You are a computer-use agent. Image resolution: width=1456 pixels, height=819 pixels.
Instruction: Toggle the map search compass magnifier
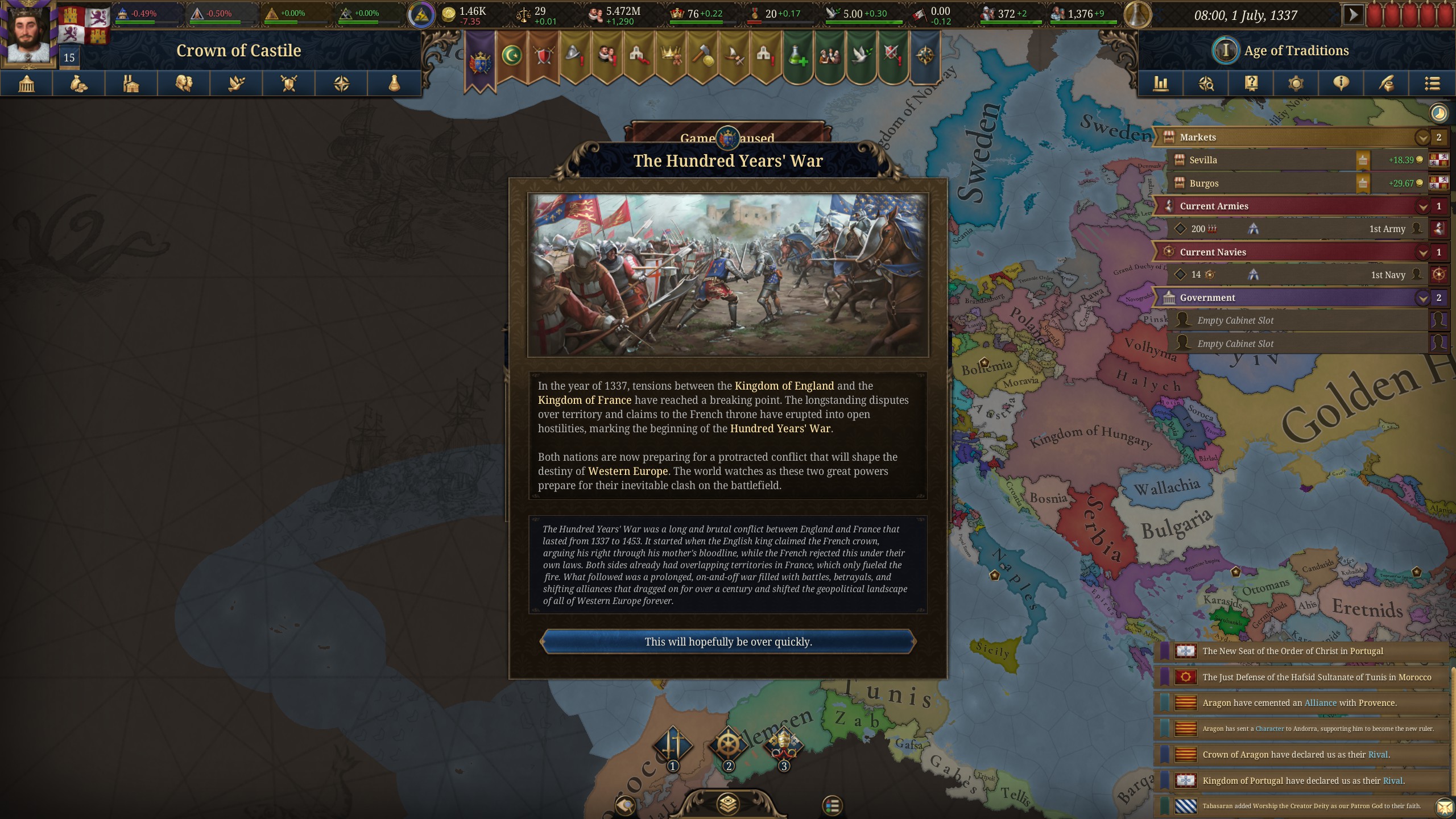[1207, 84]
